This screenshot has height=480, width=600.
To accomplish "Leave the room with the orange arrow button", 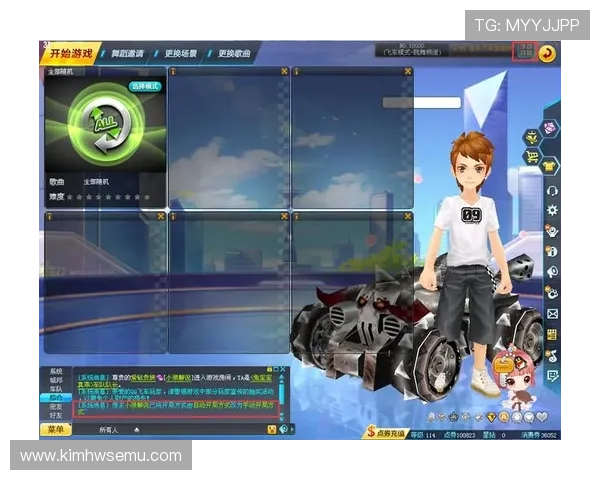I will tap(547, 53).
